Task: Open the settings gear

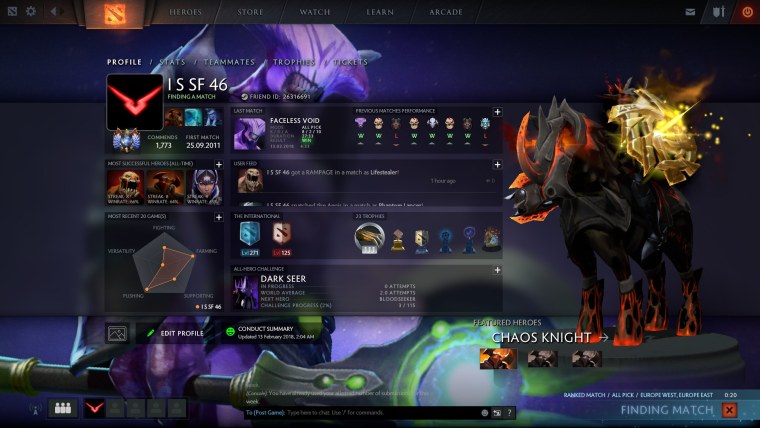Action: click(x=30, y=12)
